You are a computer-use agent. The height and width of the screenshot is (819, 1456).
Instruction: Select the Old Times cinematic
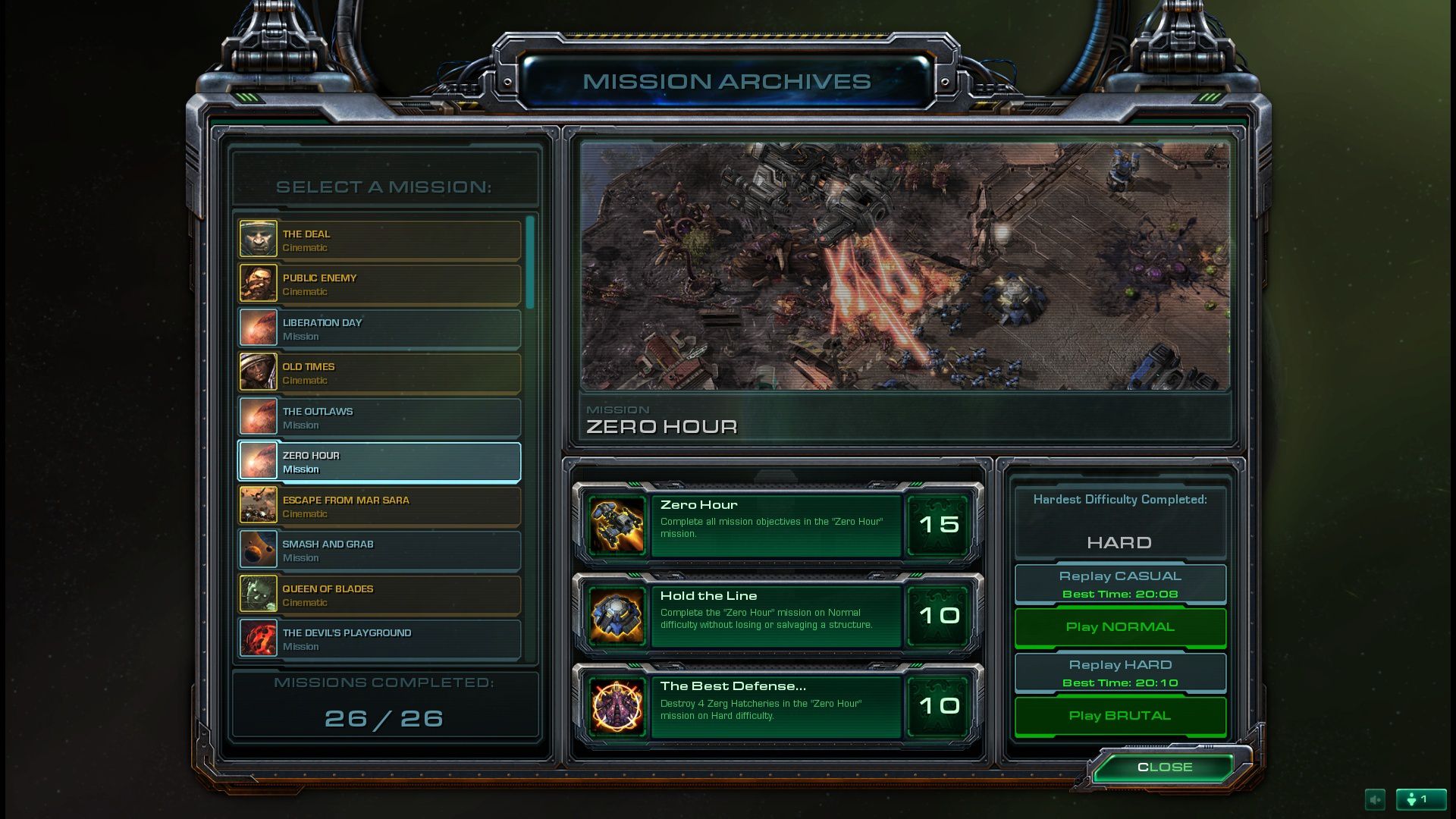[379, 373]
